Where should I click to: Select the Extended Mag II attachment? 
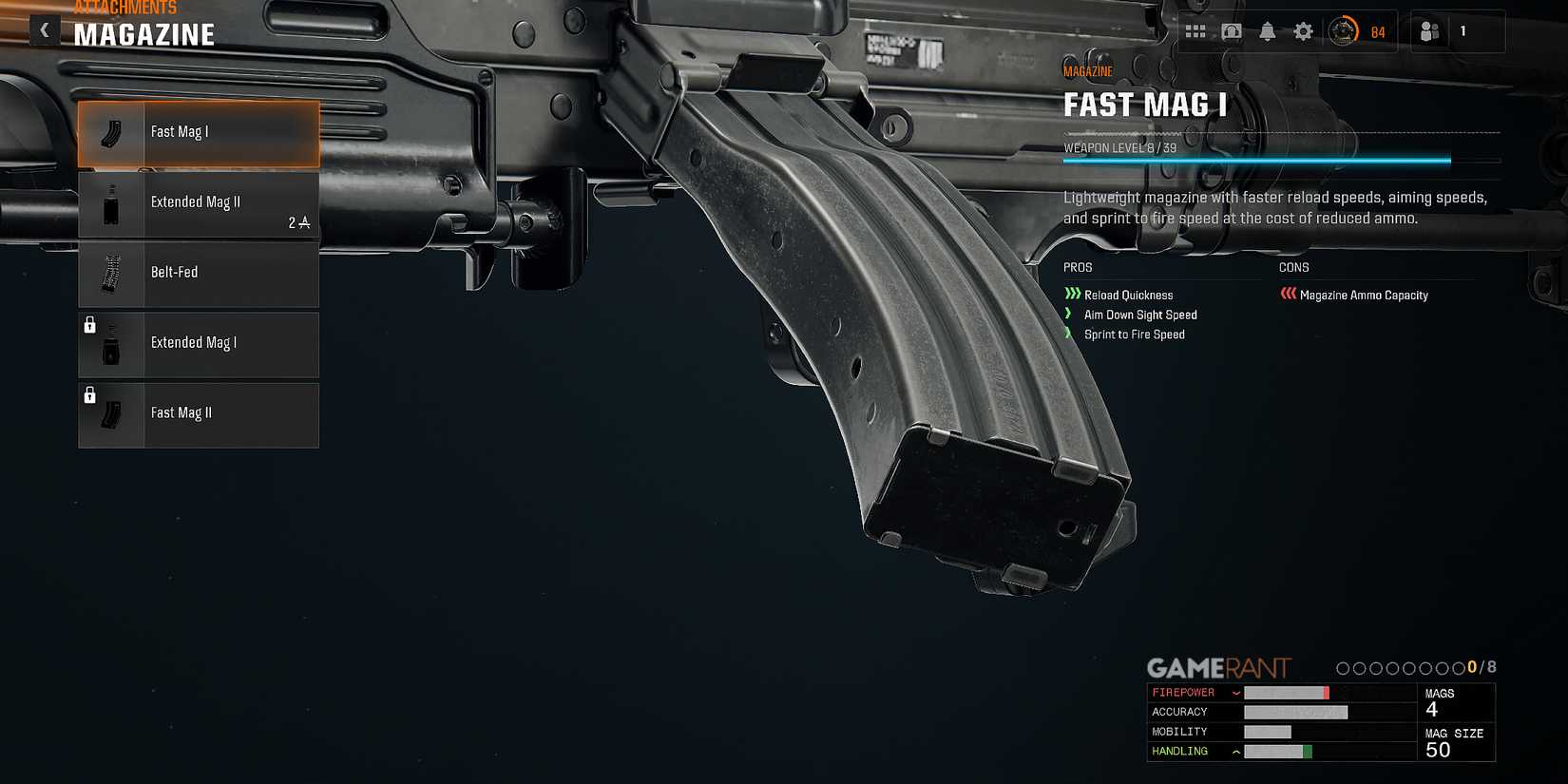click(x=196, y=202)
